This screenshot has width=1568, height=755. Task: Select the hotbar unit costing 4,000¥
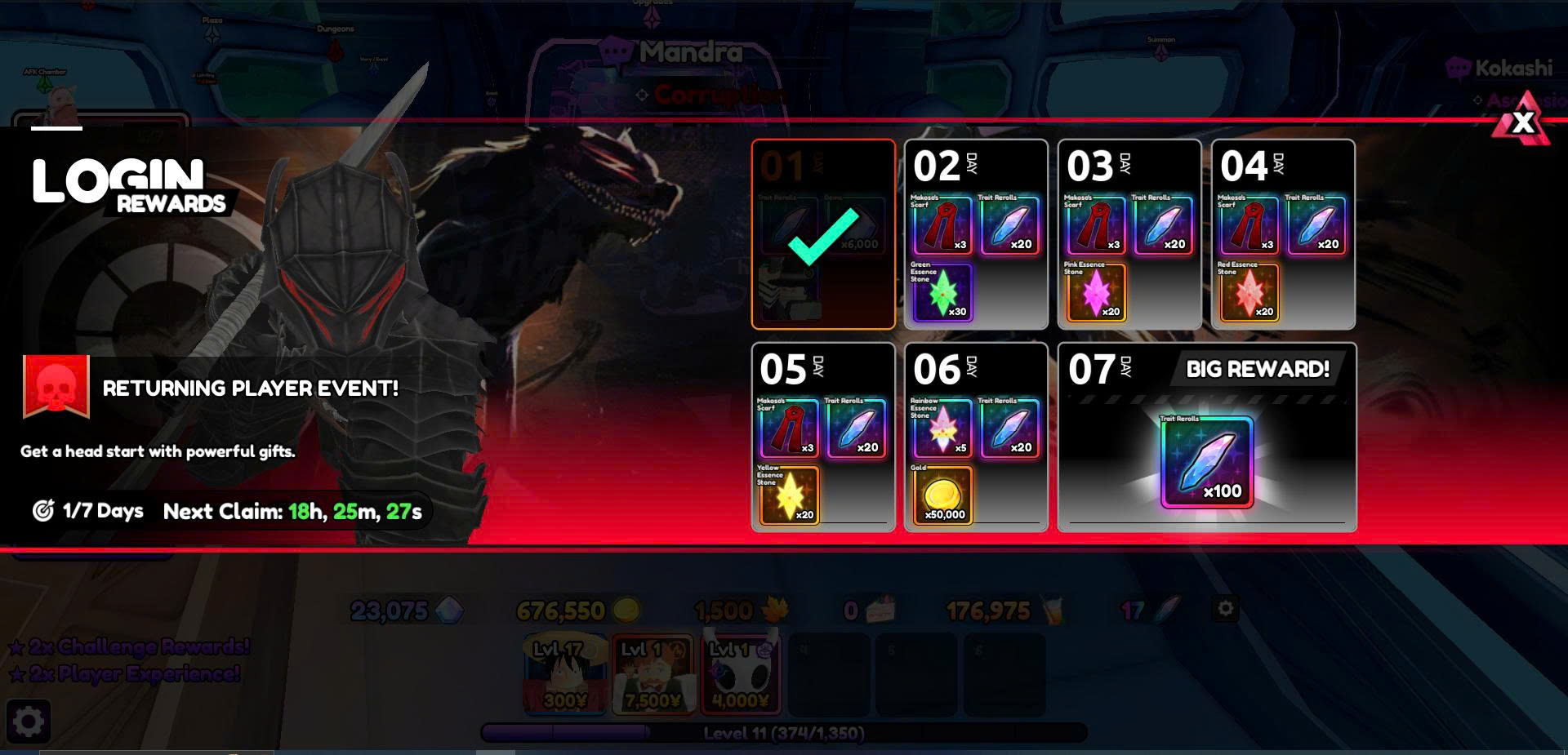coord(741,674)
